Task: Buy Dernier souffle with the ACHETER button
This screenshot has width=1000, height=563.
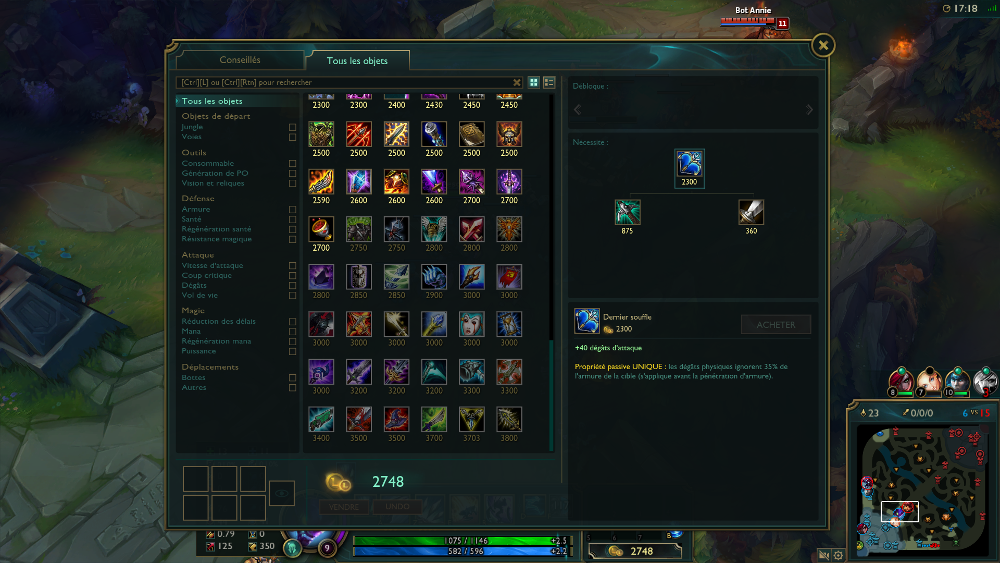Action: [x=776, y=324]
